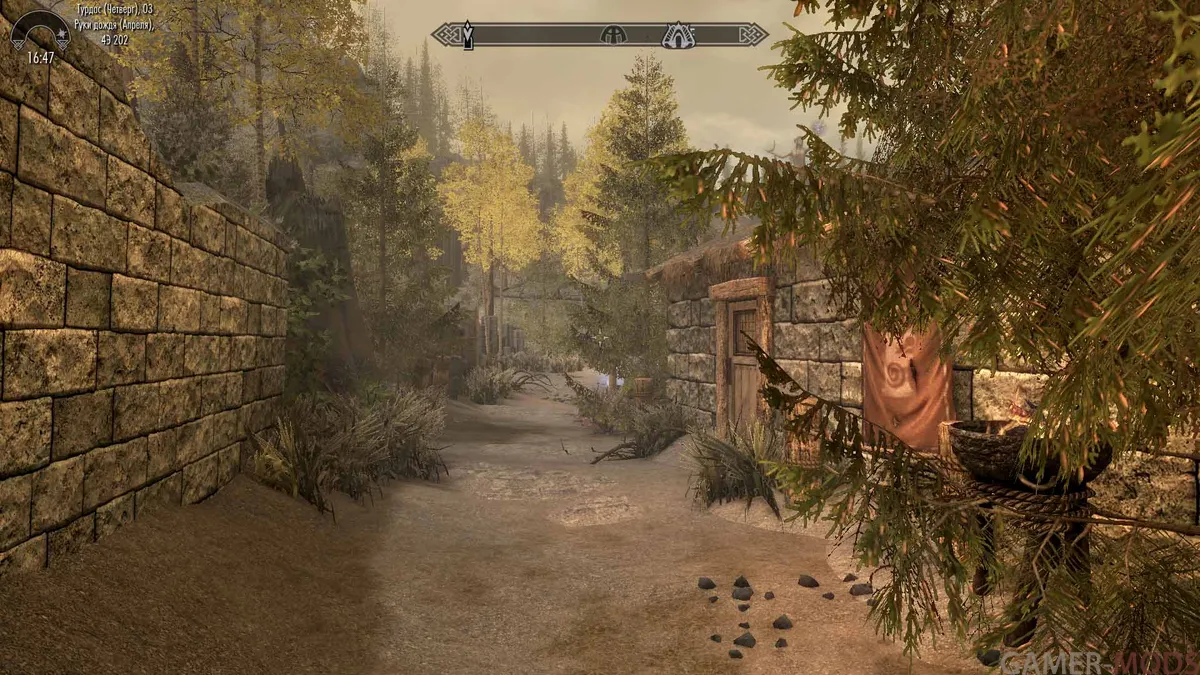Select the dark dome location marker on compass
This screenshot has height=675, width=1200.
(612, 35)
